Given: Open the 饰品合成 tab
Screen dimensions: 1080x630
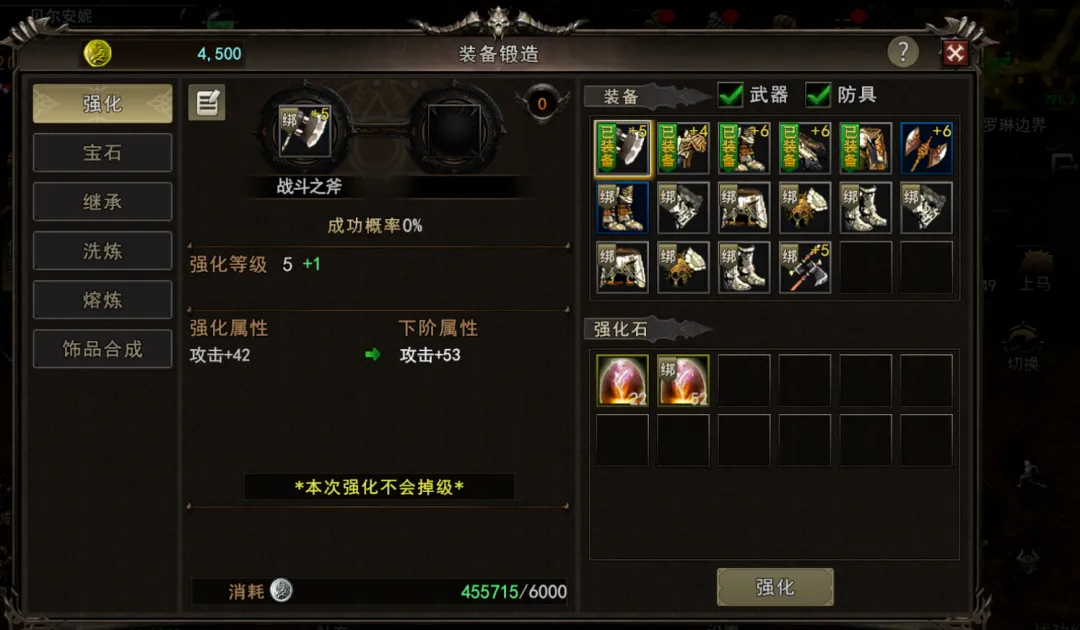Looking at the screenshot, I should [102, 349].
